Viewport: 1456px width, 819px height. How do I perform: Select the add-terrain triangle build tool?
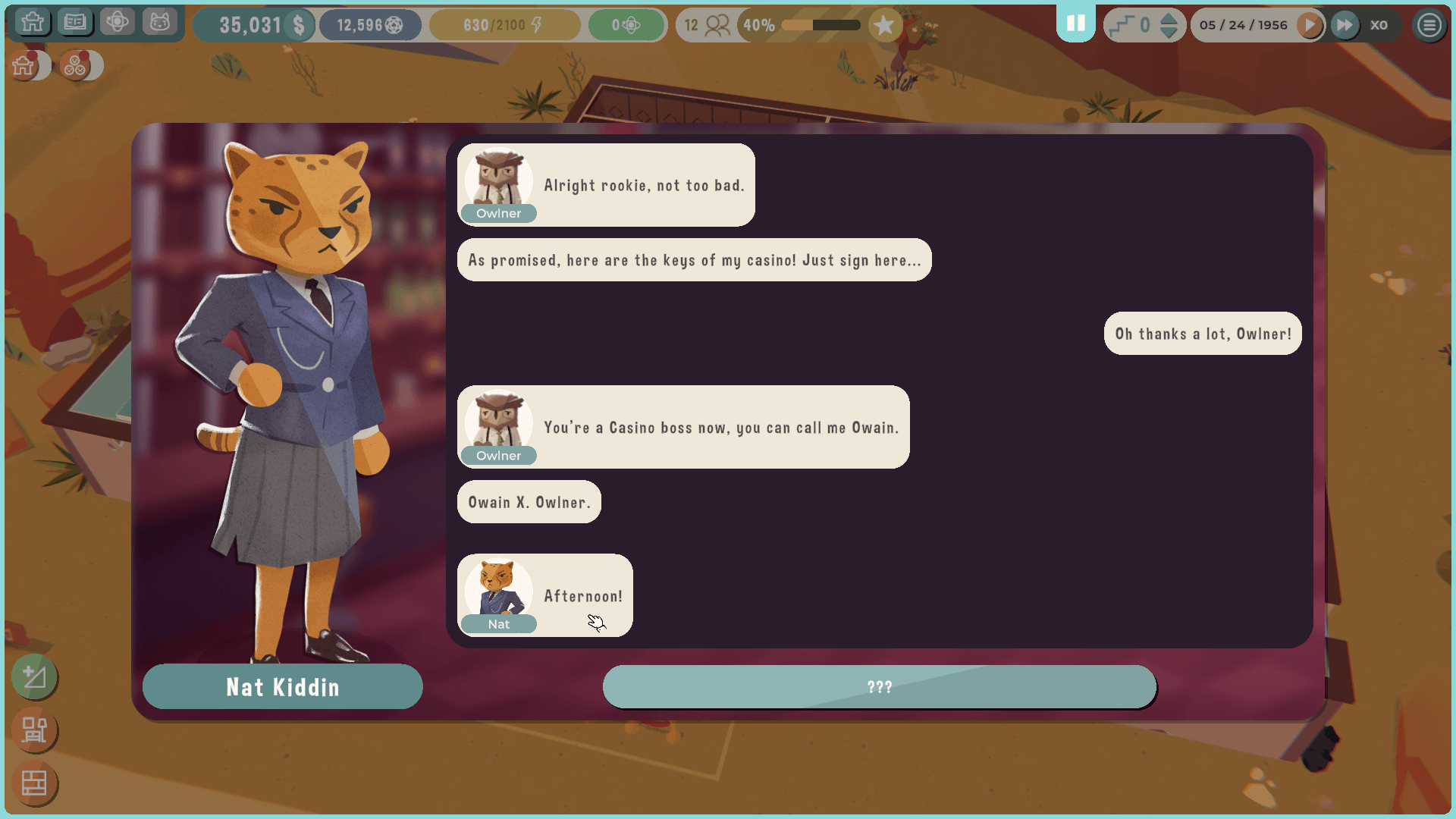click(x=34, y=676)
